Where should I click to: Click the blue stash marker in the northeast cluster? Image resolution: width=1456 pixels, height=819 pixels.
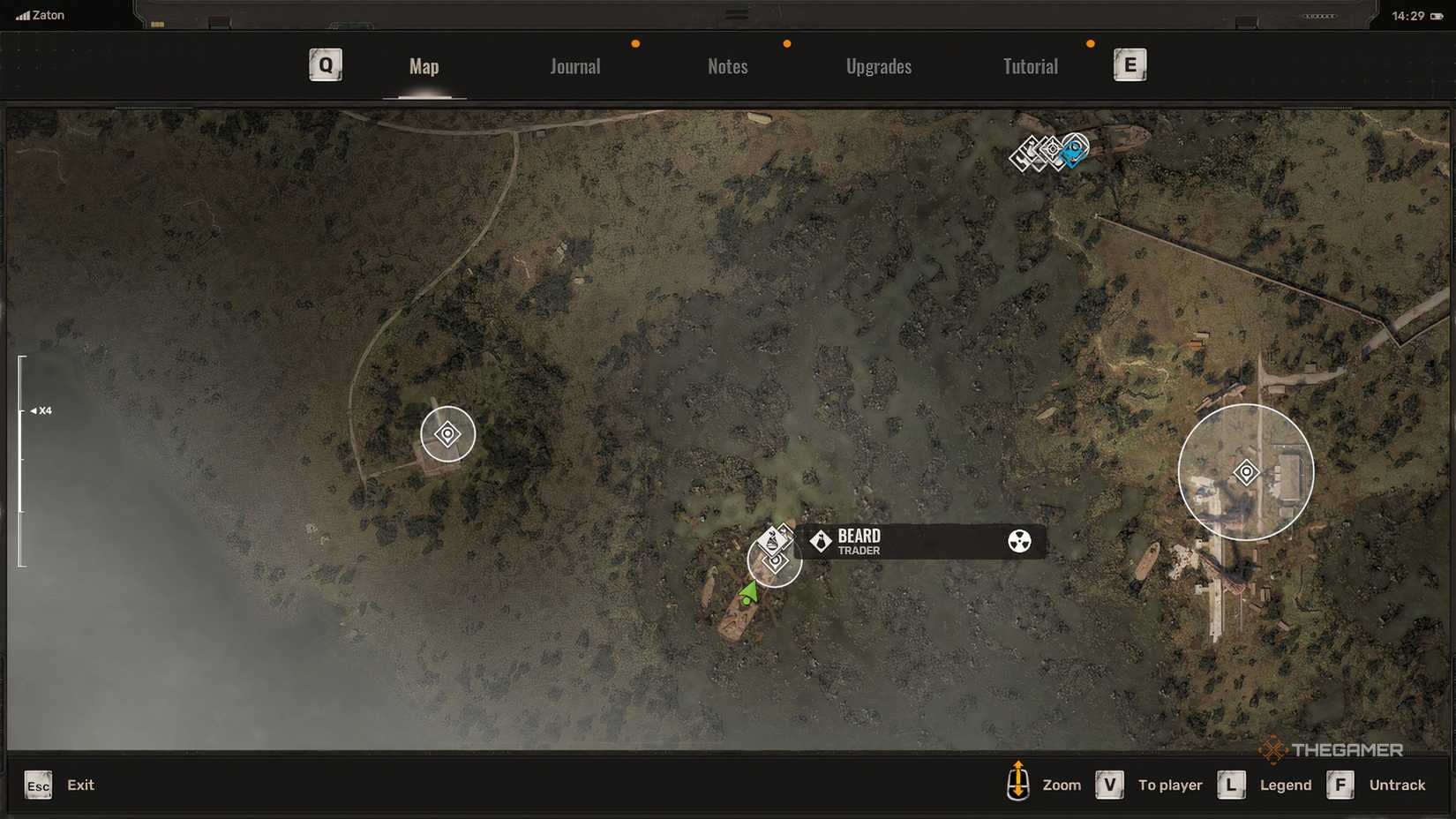1072,152
